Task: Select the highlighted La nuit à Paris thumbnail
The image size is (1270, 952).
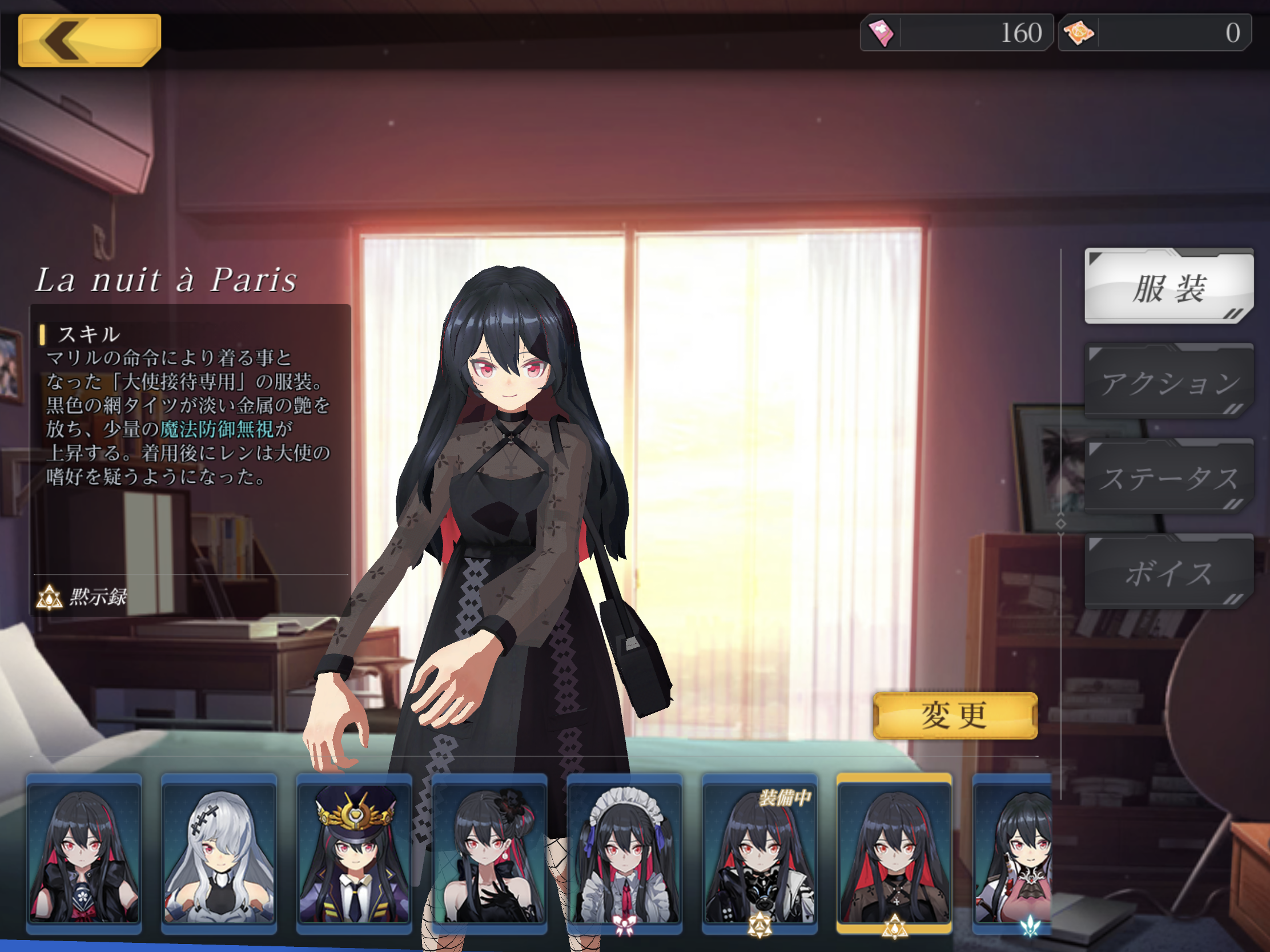Action: (894, 854)
